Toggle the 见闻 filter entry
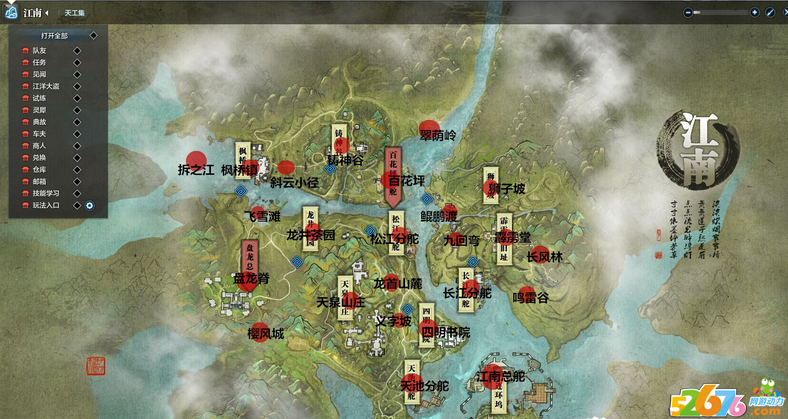The image size is (788, 419). pos(39,74)
